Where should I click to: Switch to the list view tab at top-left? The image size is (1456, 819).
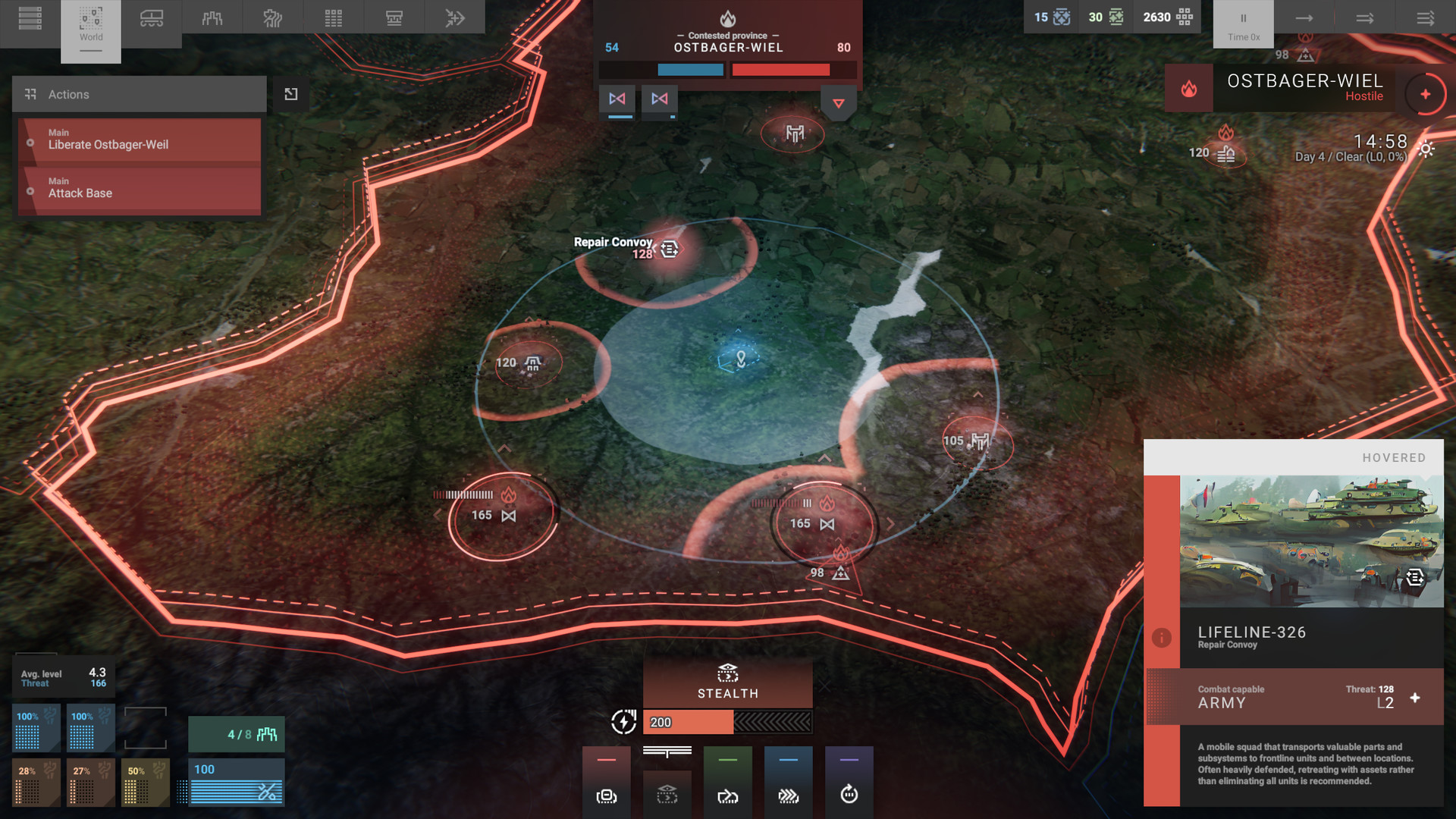(x=30, y=17)
